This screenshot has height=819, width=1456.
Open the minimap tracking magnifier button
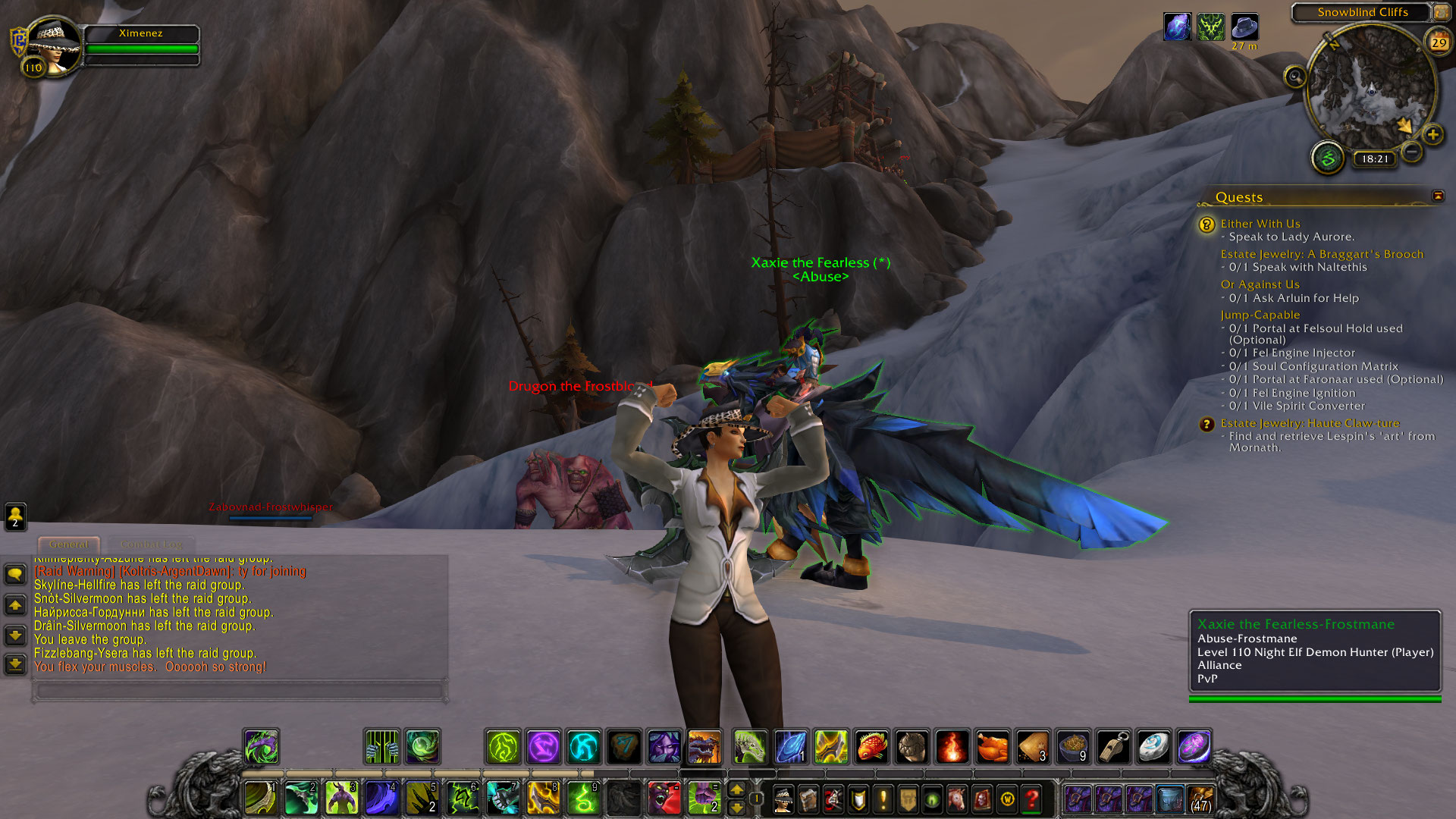click(1295, 77)
